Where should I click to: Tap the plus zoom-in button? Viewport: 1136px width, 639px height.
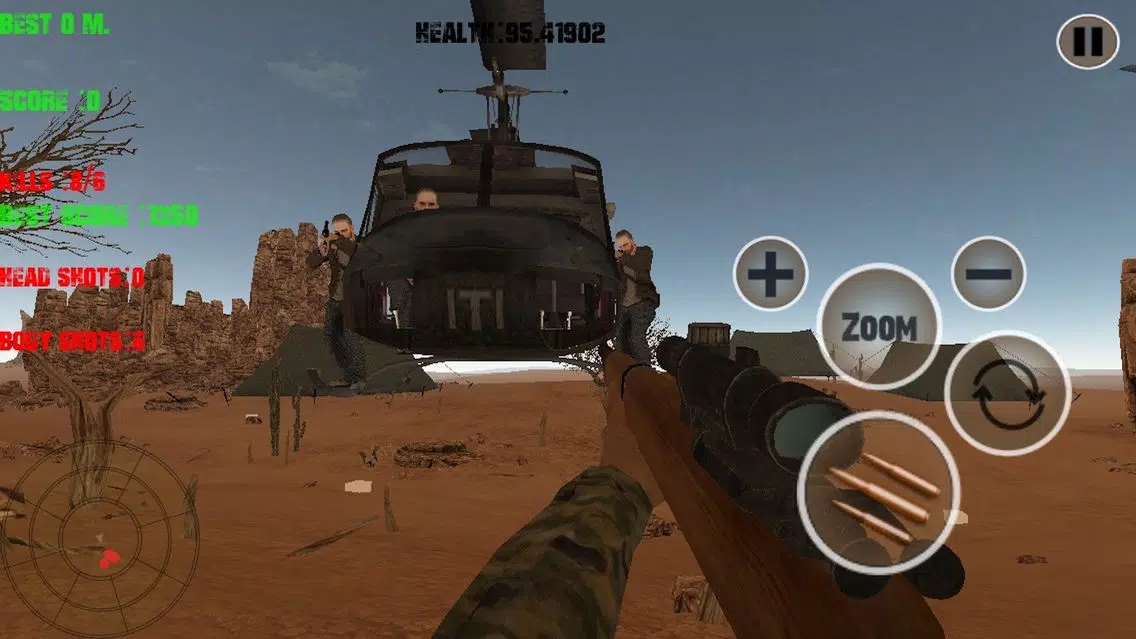tap(770, 273)
